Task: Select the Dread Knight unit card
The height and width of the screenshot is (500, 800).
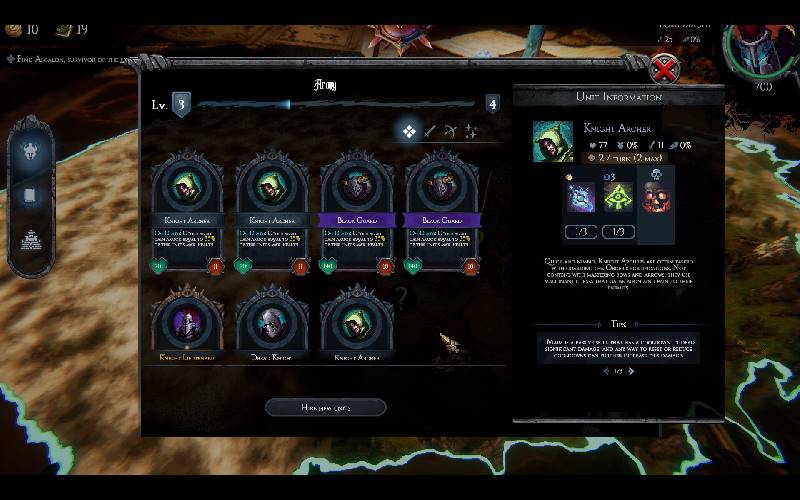Action: (272, 325)
